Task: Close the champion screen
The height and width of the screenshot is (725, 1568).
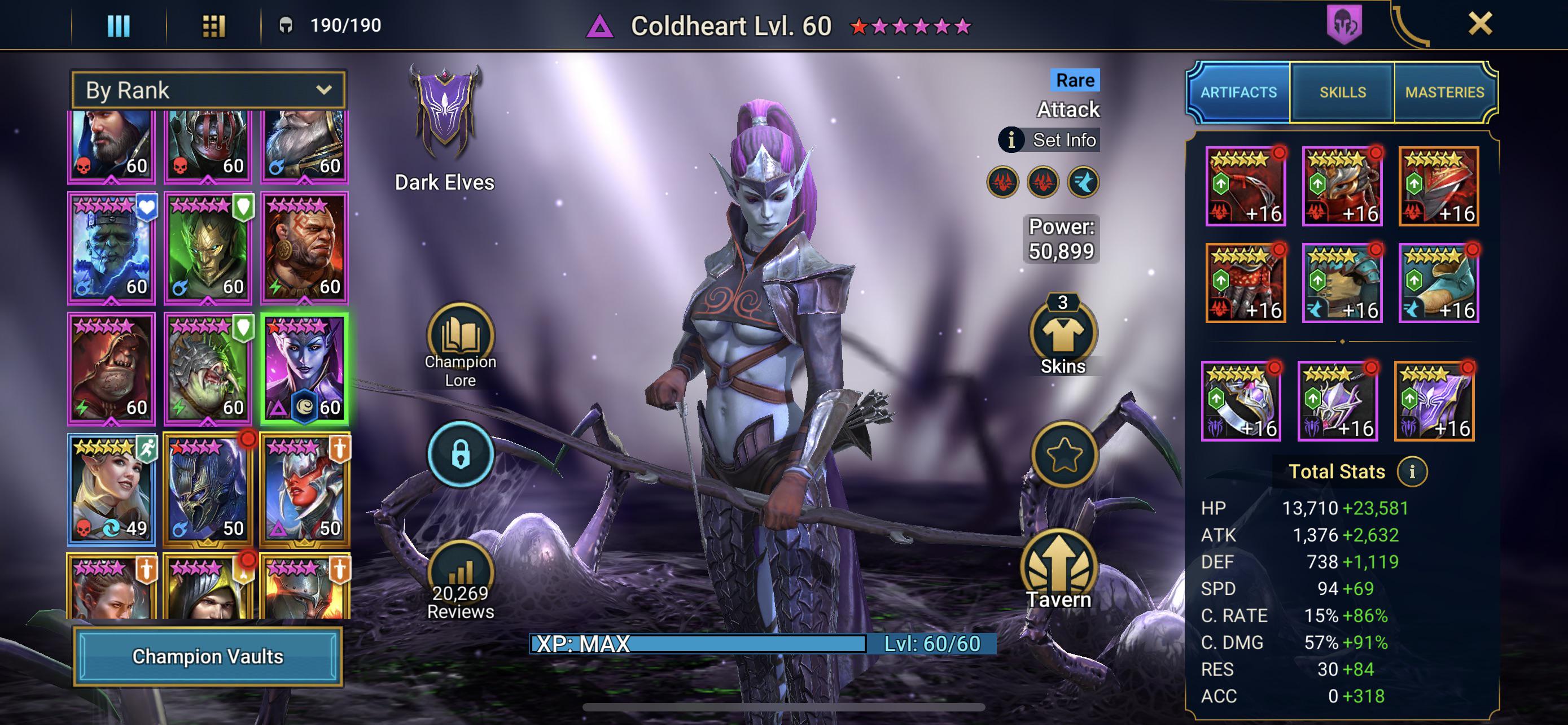Action: pyautogui.click(x=1480, y=24)
